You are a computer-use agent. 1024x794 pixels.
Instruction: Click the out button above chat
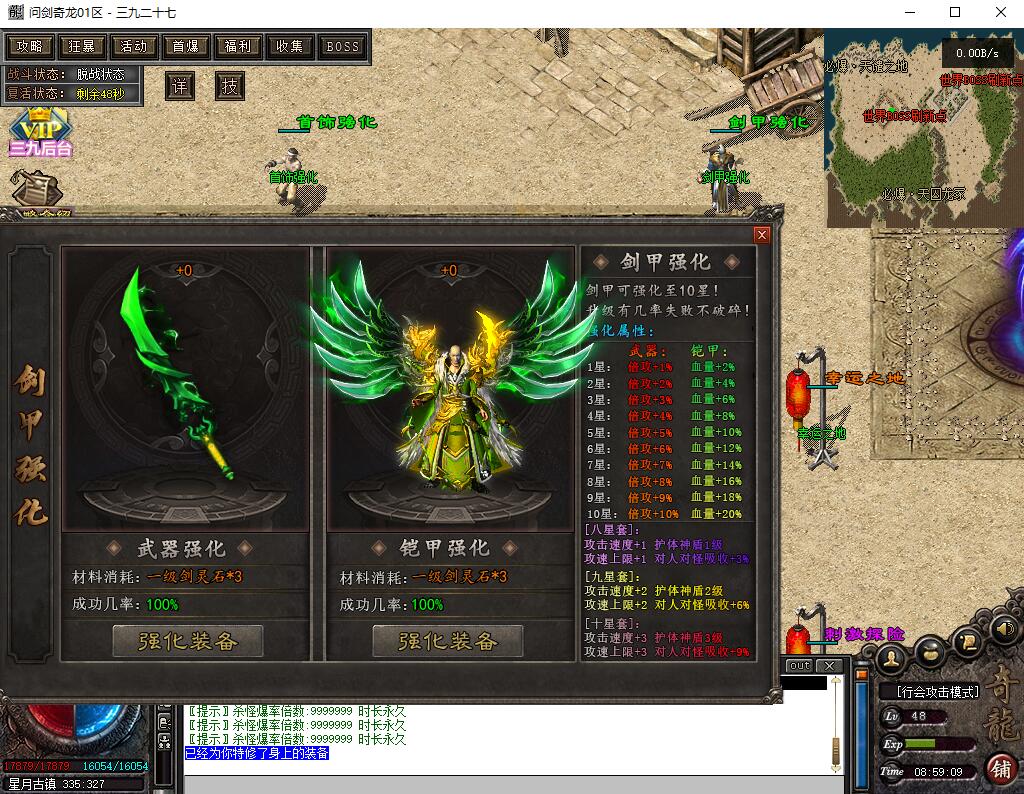pyautogui.click(x=800, y=666)
